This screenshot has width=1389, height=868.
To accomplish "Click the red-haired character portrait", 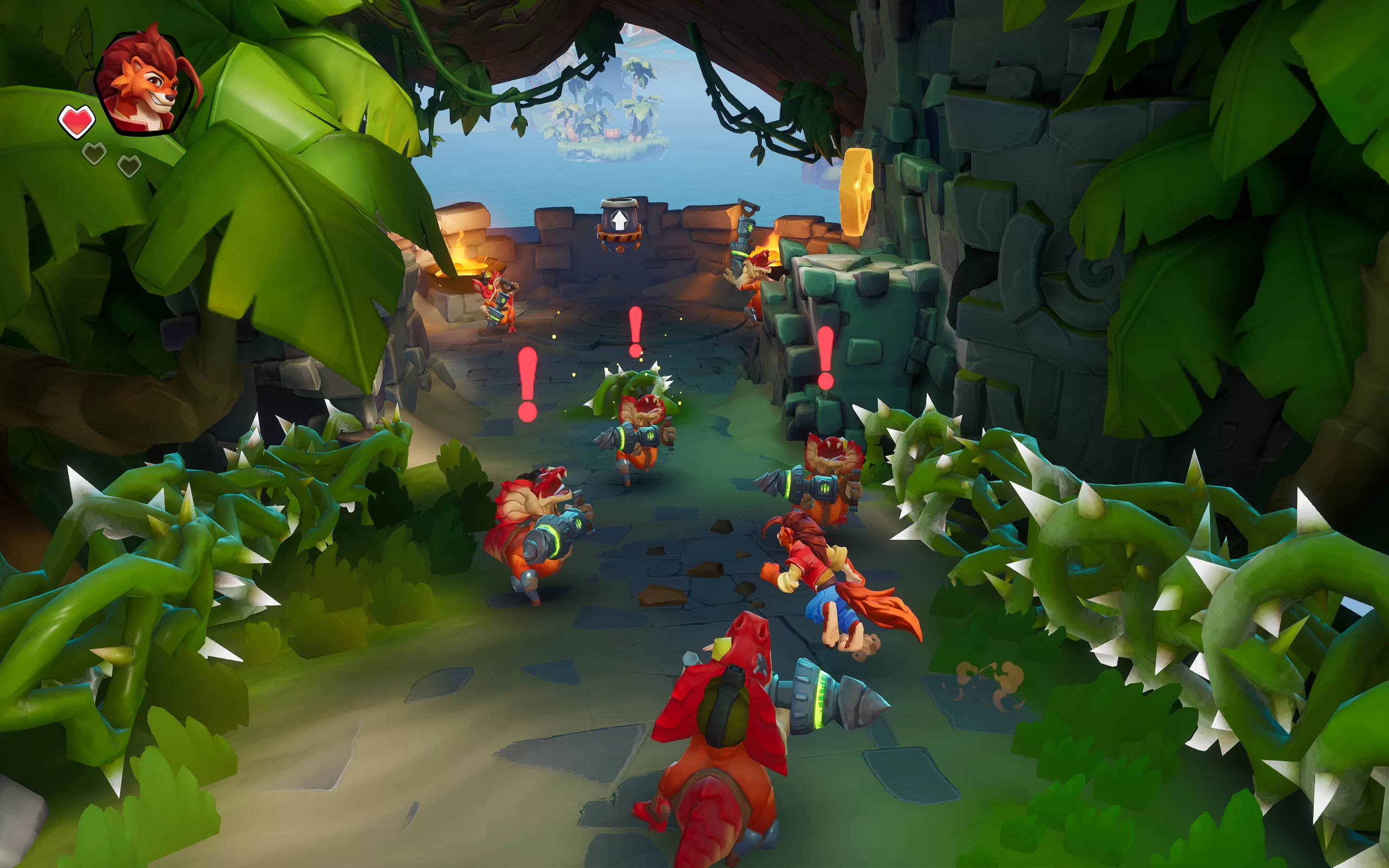I will (x=146, y=82).
